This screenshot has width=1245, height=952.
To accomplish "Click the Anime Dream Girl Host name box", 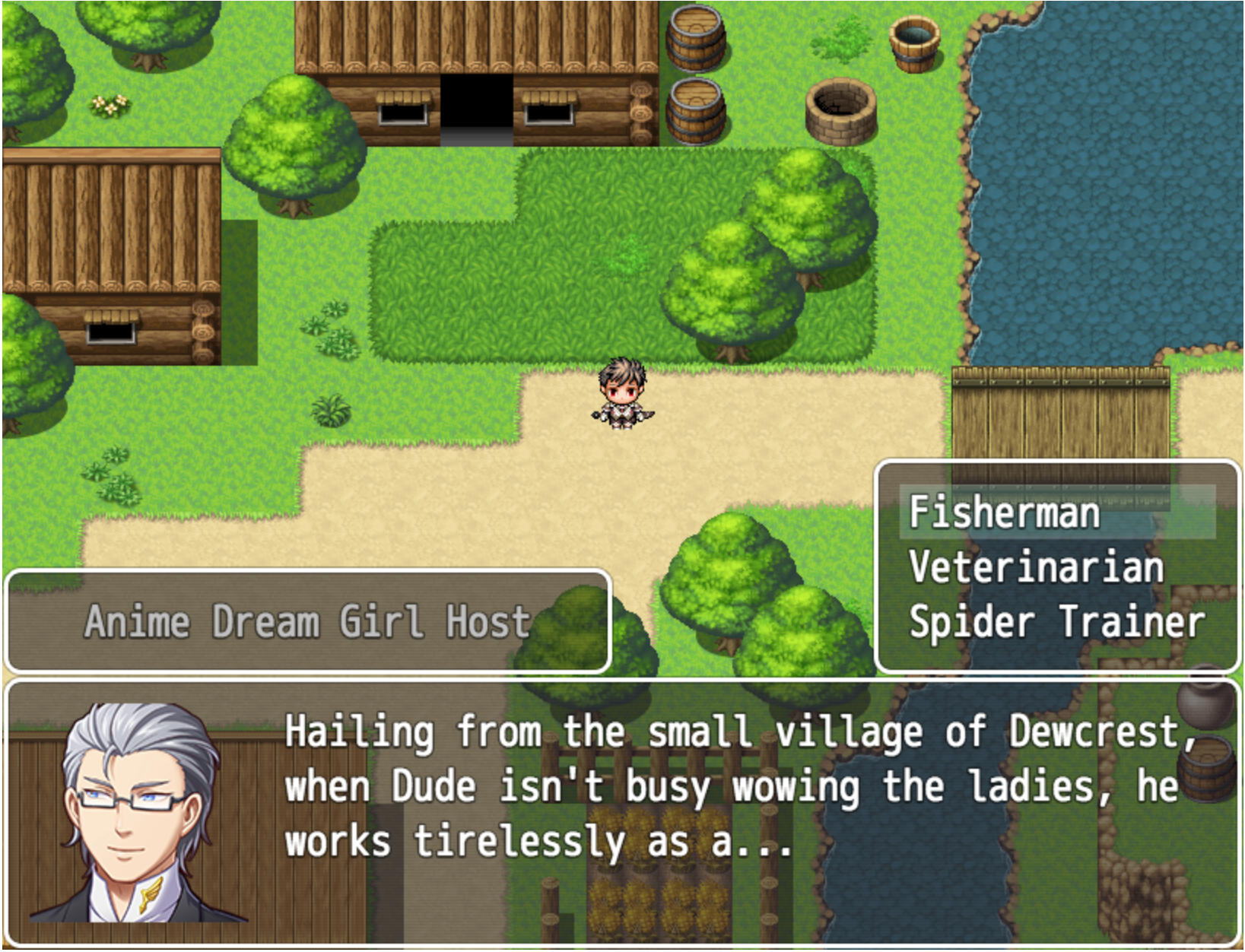I will [x=308, y=620].
